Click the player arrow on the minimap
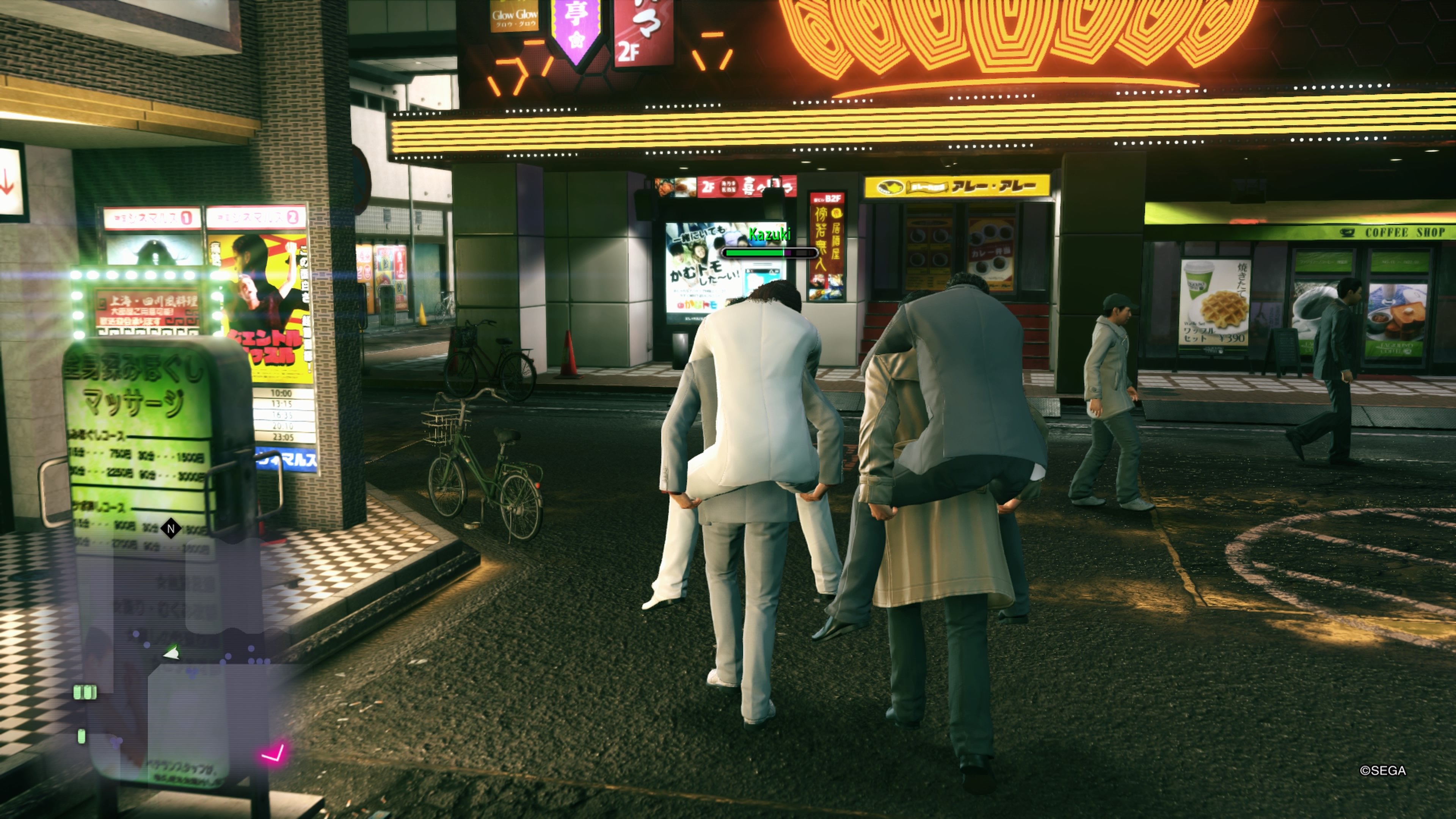The image size is (1456, 819). click(x=171, y=652)
